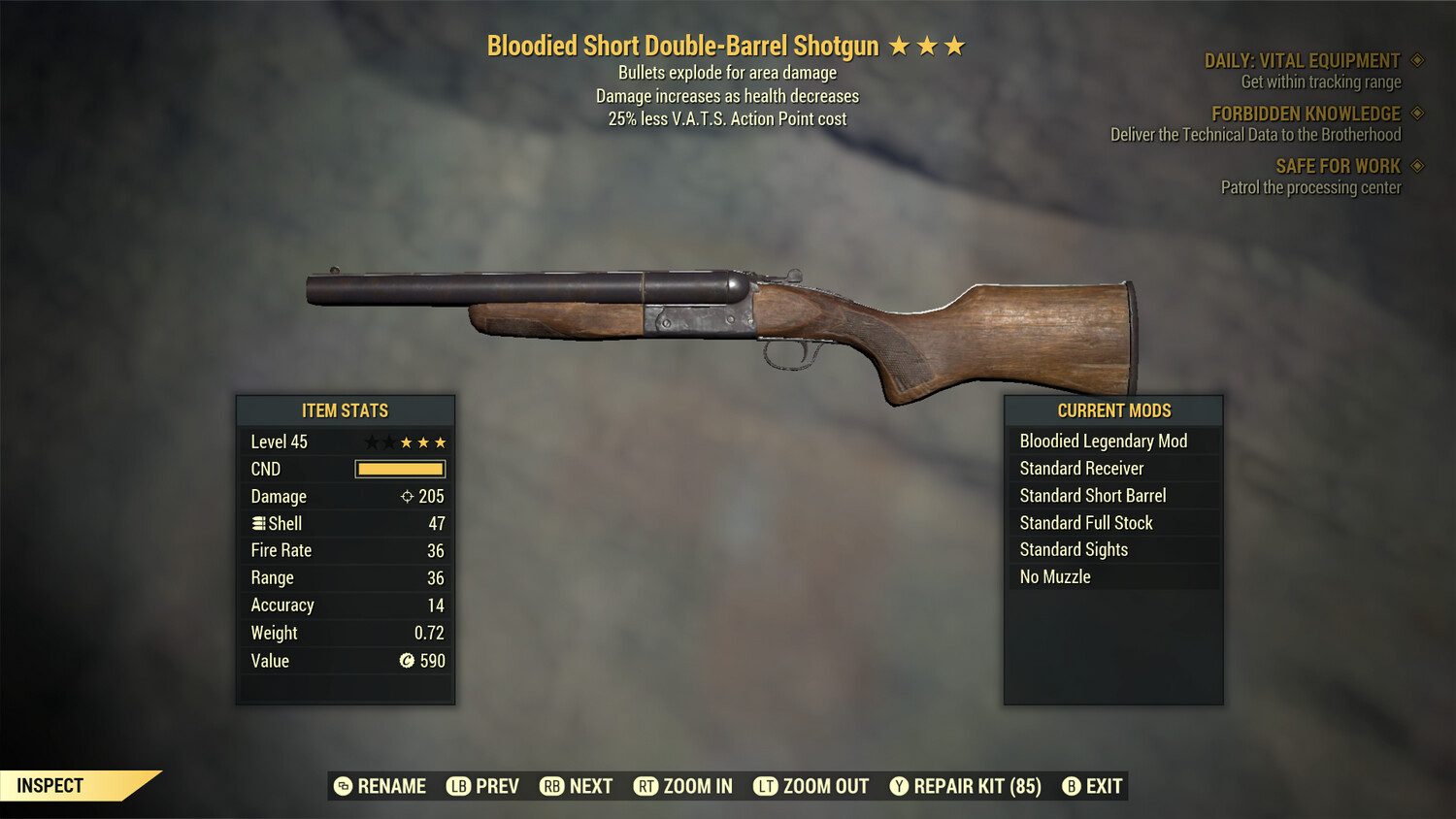Click the B button icon beside Exit

1072,786
